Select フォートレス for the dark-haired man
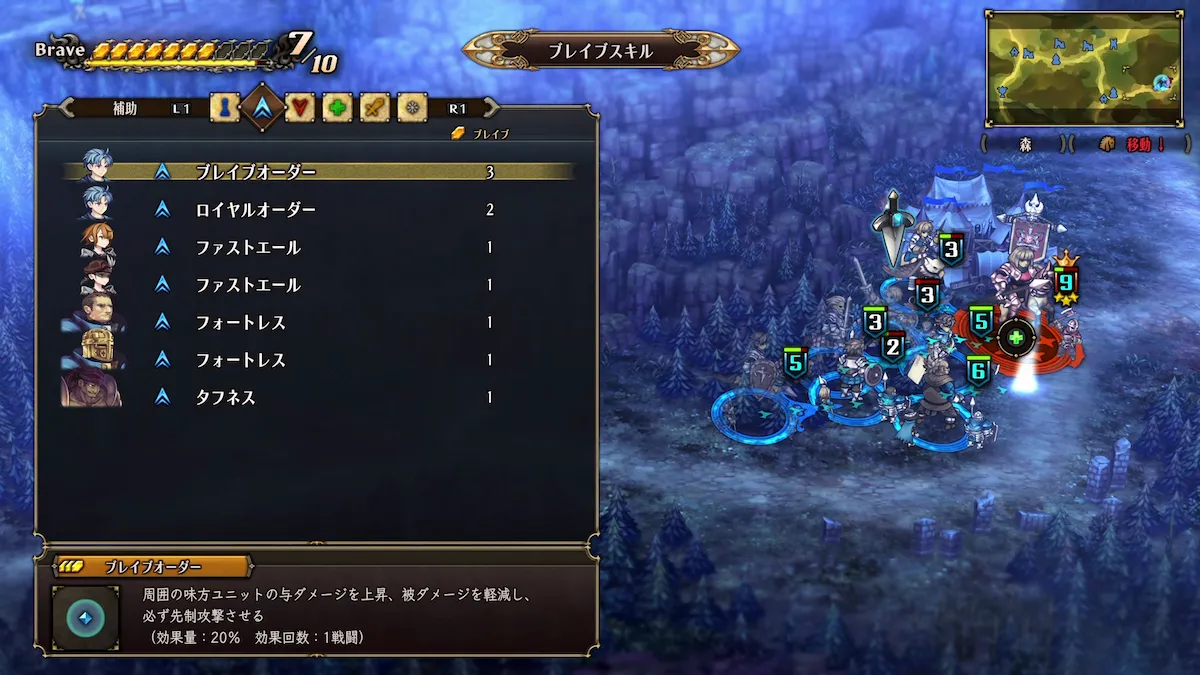 320,322
